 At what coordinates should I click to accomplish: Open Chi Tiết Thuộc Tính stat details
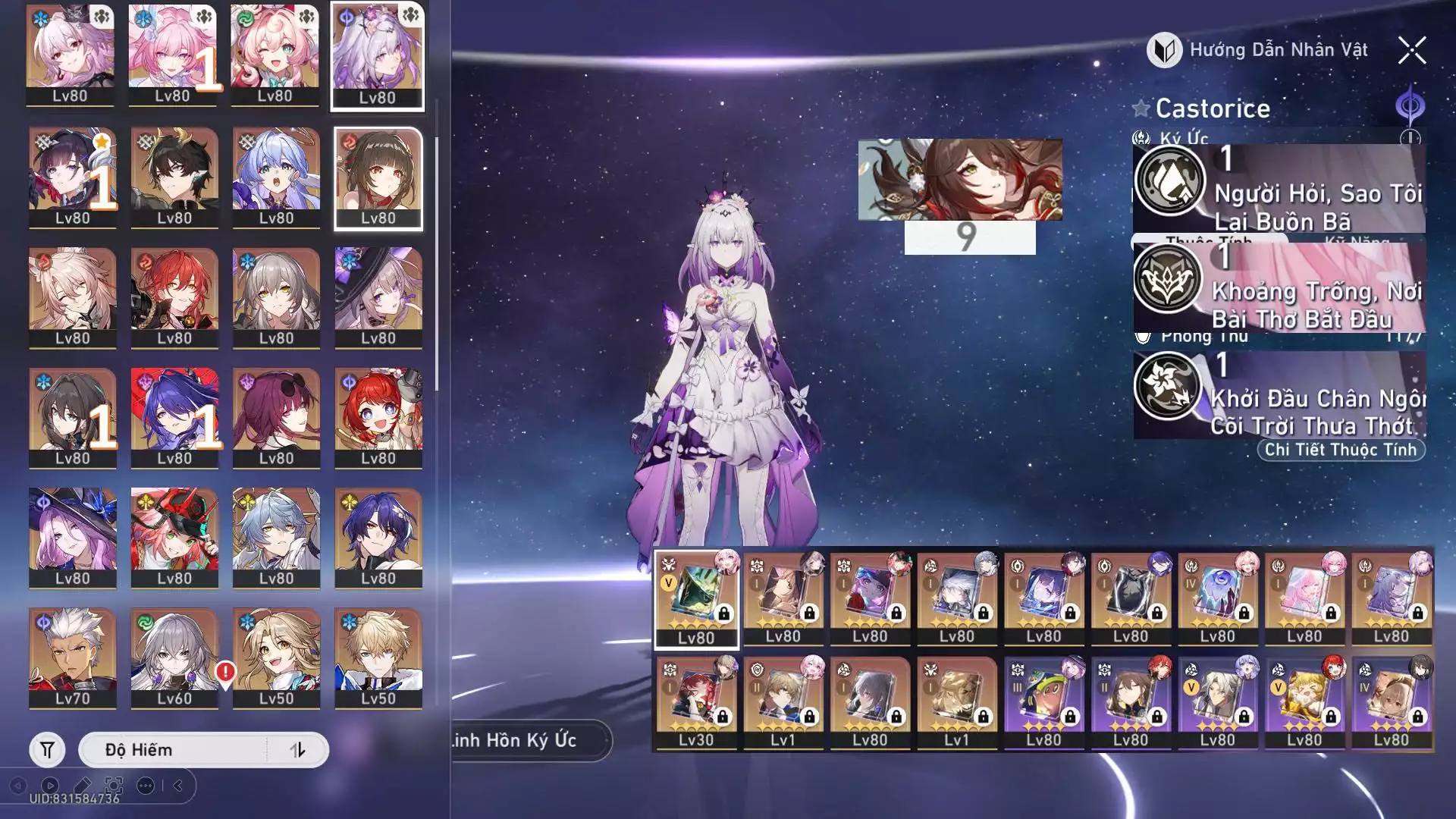pyautogui.click(x=1340, y=450)
